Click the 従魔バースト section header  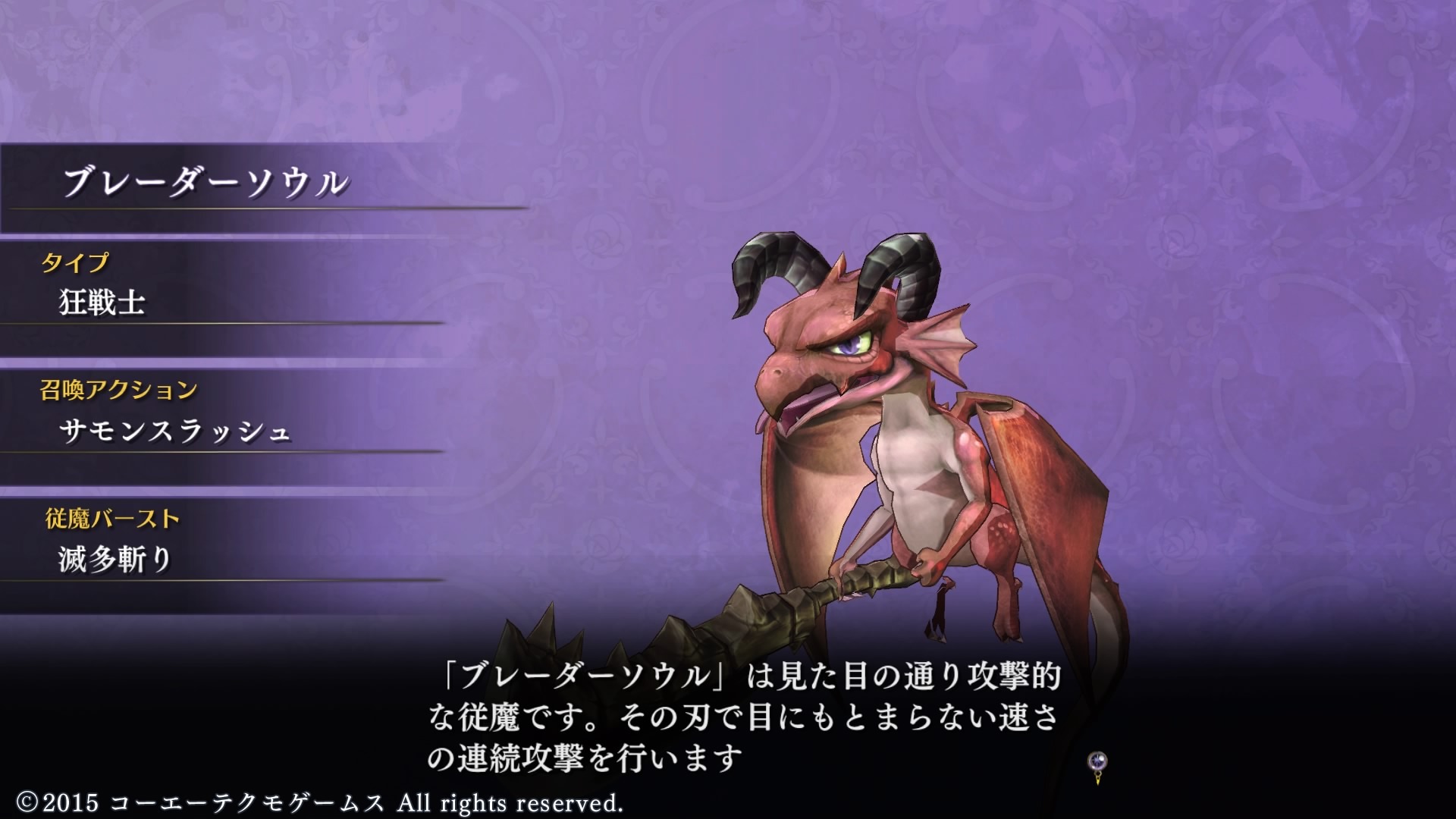111,519
